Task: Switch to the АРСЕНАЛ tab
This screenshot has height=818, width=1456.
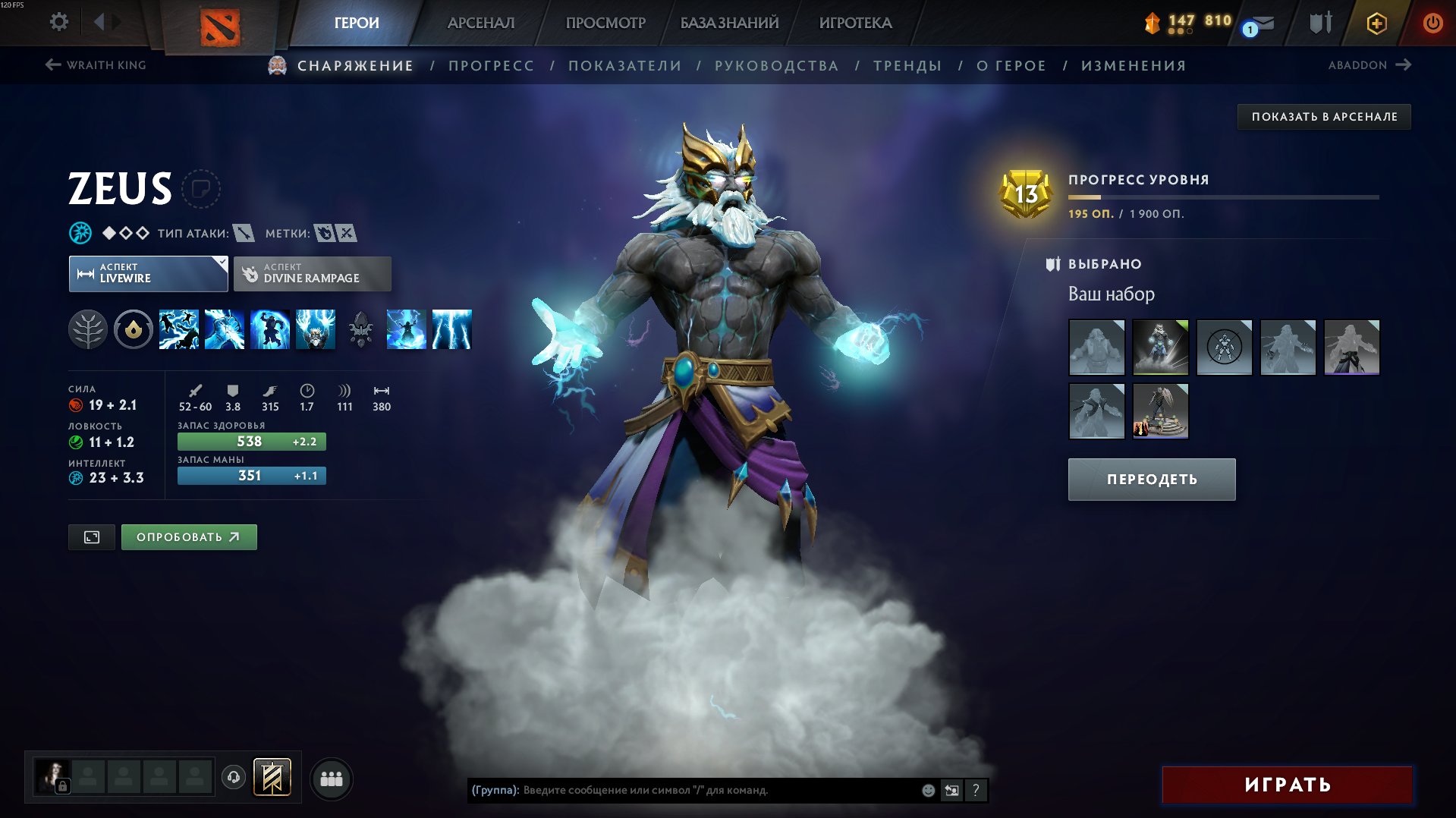Action: tap(480, 23)
